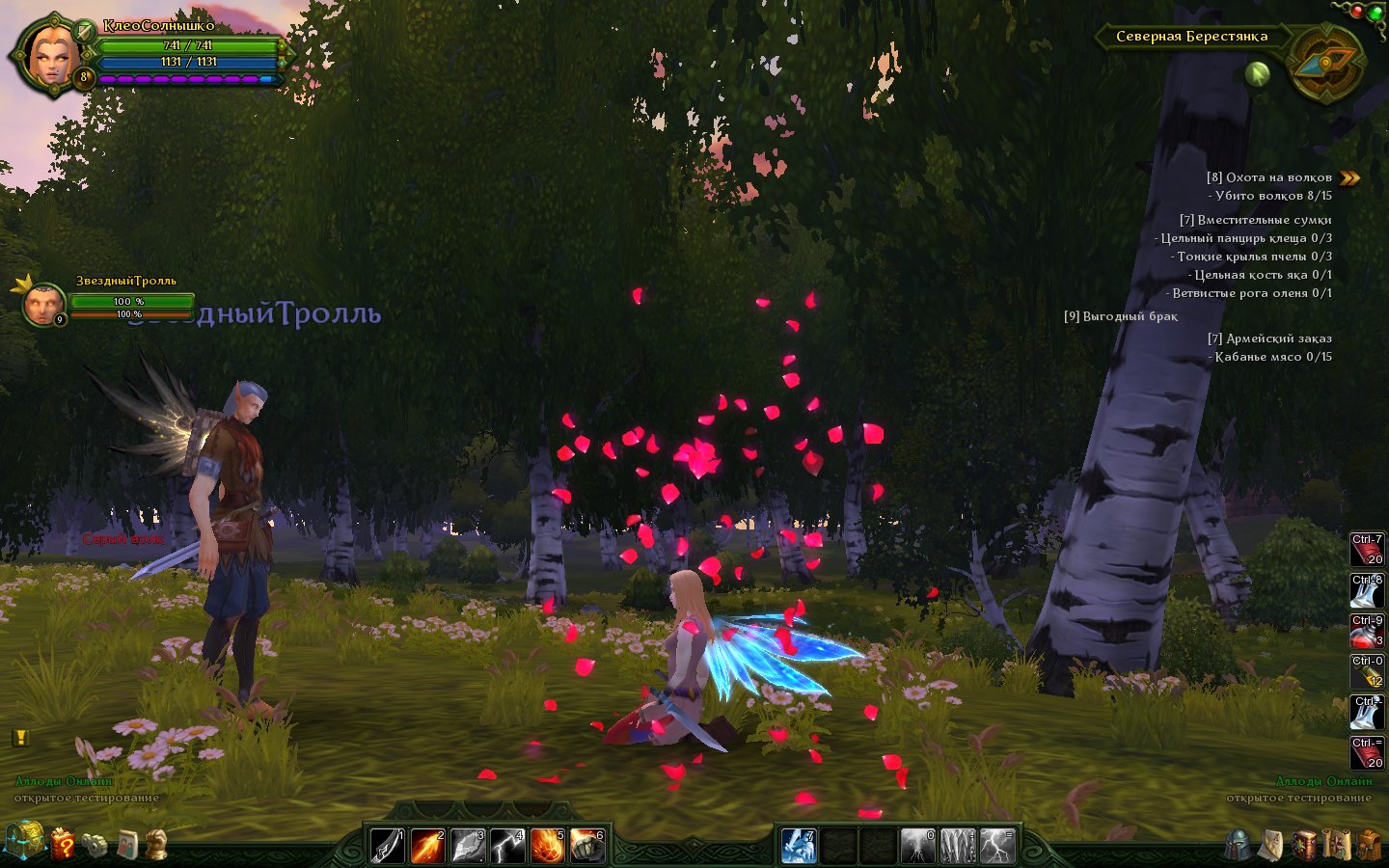This screenshot has height=868, width=1389.
Task: Activate the storm lightning ability on the right hotbar
Action: click(997, 846)
